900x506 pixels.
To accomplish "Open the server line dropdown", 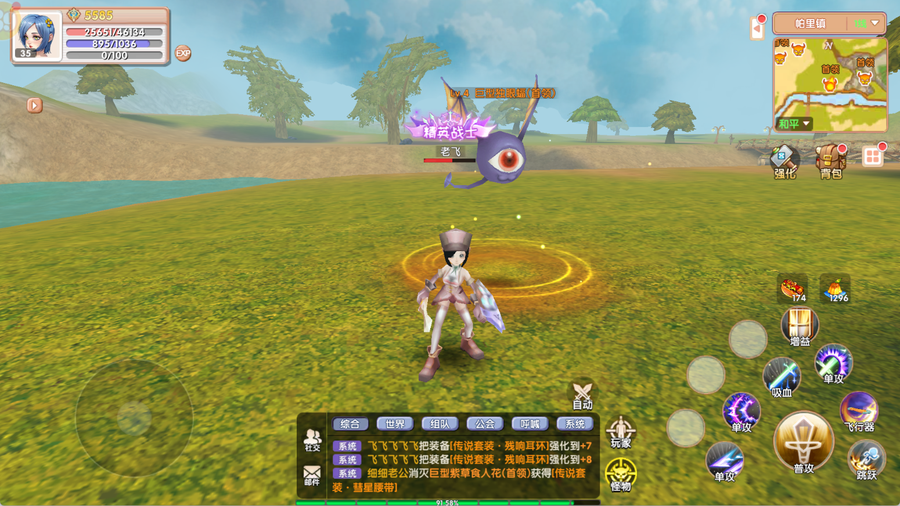I will [x=867, y=23].
